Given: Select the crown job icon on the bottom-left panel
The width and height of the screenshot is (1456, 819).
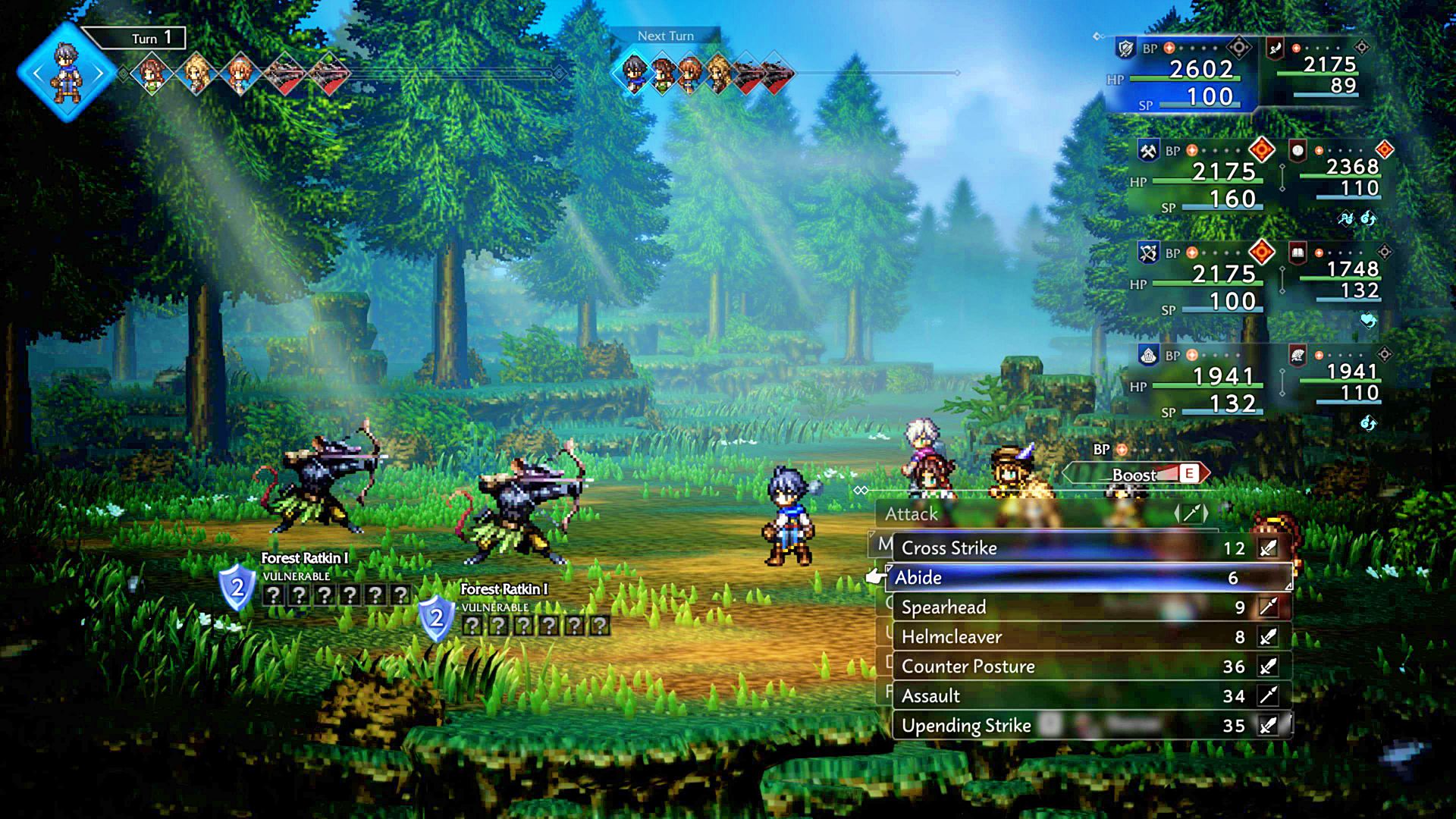Looking at the screenshot, I should coord(1148,355).
